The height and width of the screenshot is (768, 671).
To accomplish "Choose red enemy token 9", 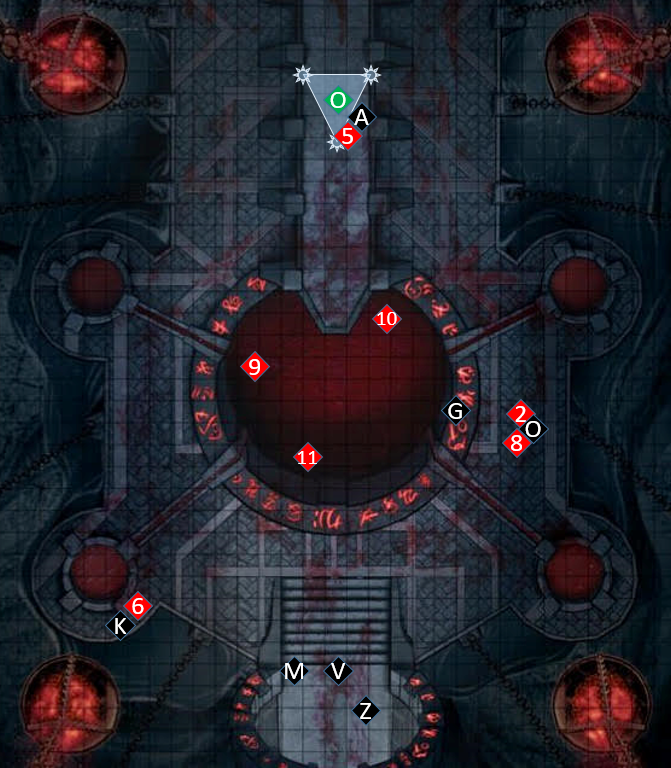I will (255, 367).
